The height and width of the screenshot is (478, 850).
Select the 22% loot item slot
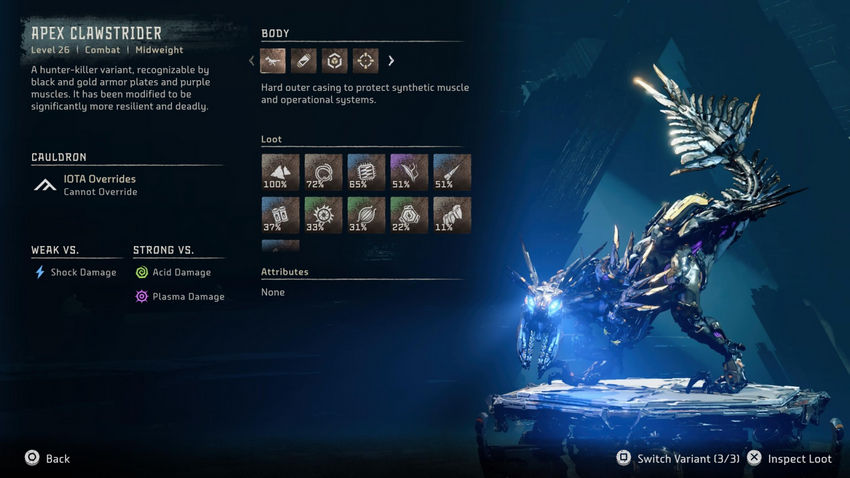(409, 215)
